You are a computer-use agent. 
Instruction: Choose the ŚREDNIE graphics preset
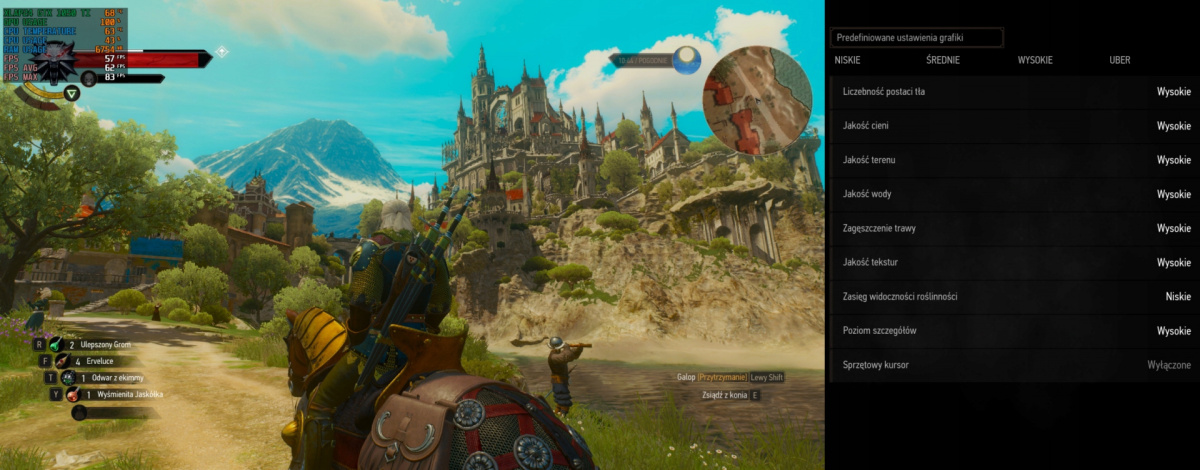943,60
